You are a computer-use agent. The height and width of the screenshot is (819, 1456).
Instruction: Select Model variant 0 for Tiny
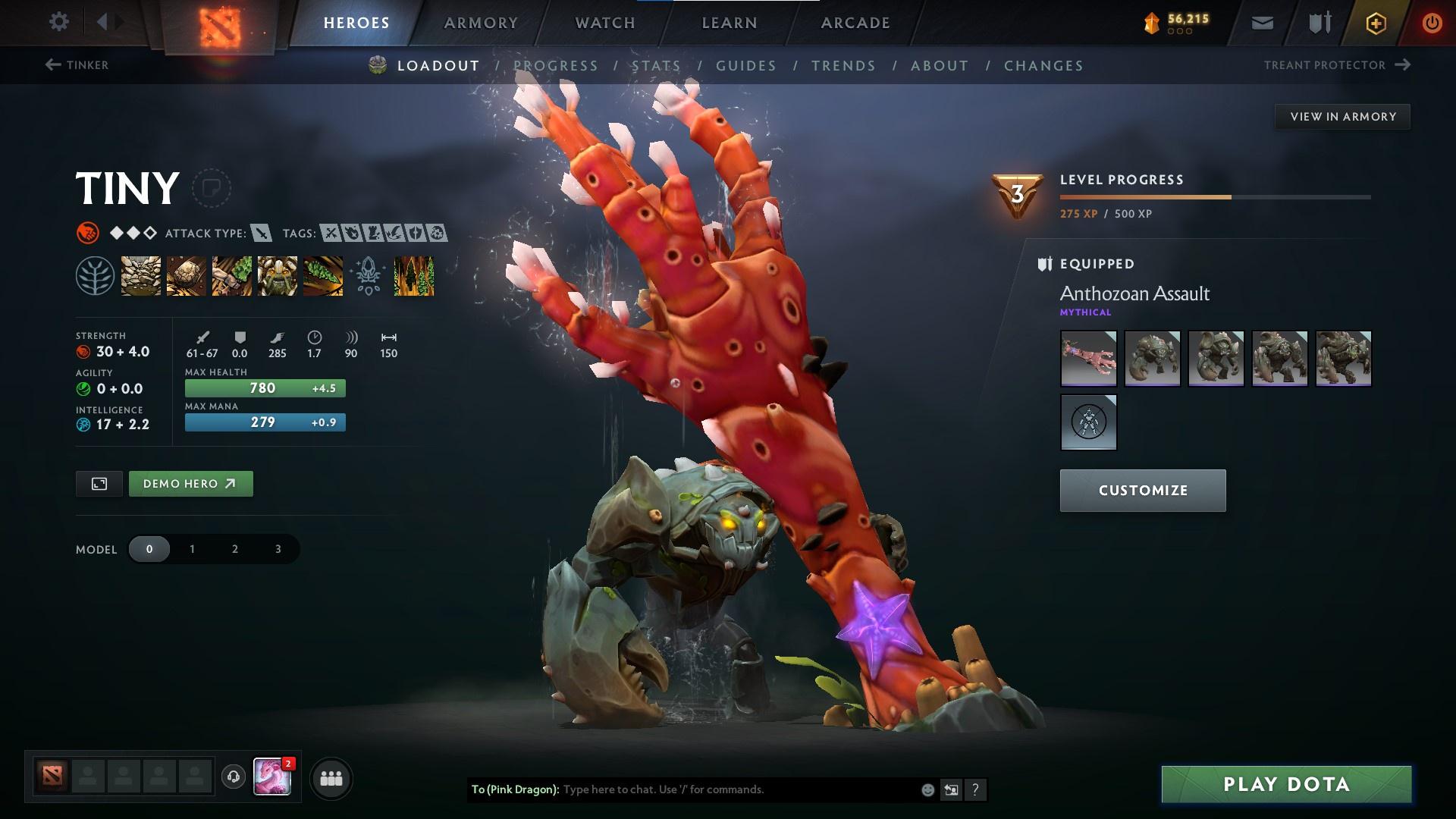pyautogui.click(x=149, y=548)
